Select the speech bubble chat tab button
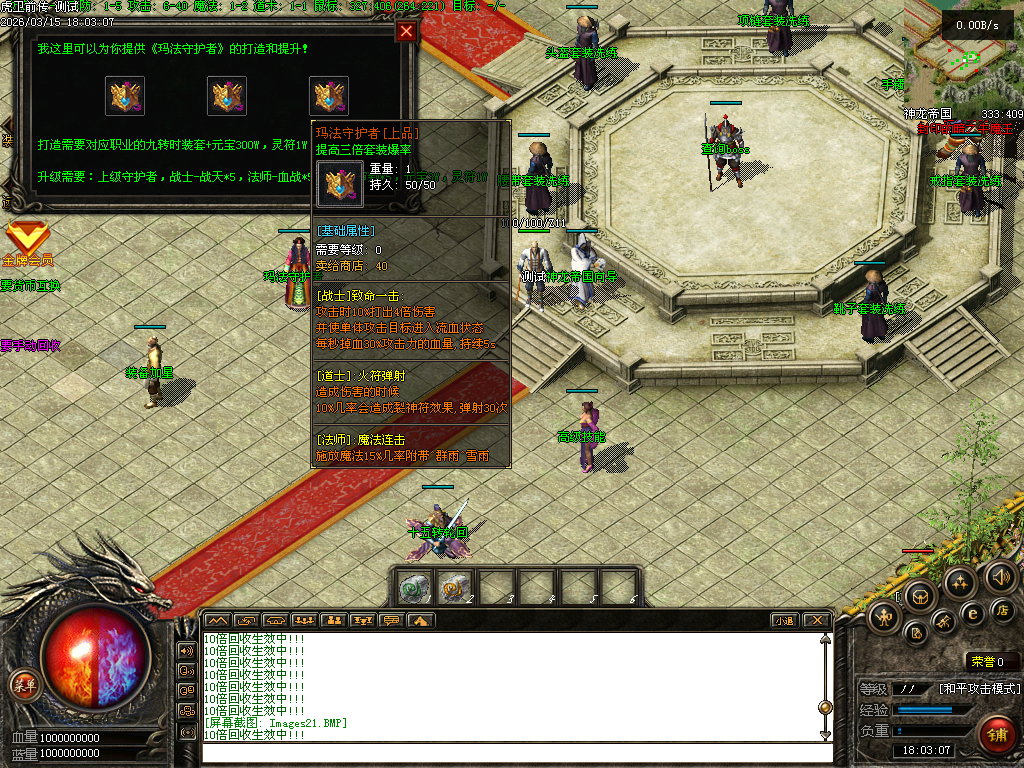This screenshot has height=768, width=1024. (391, 620)
